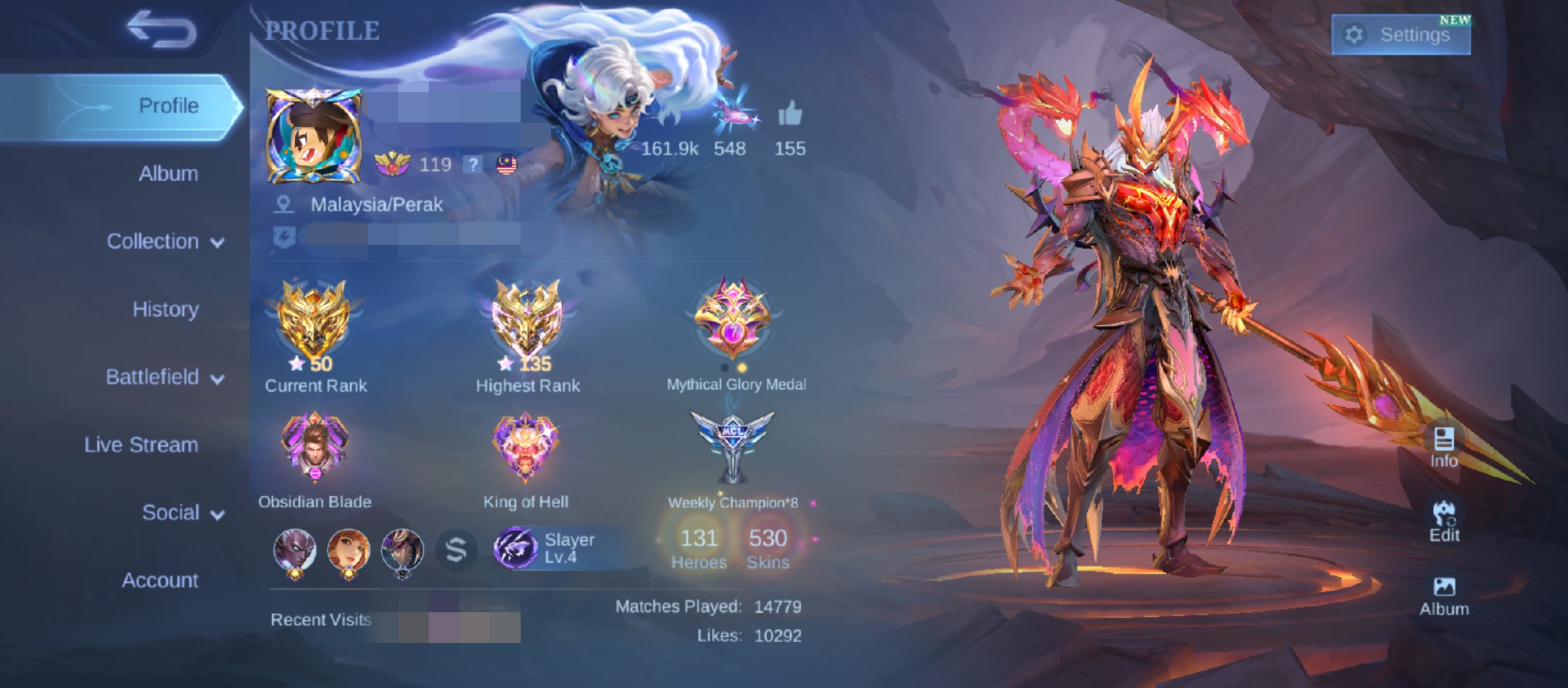Open the Album icon at bottom right
Screen dimensions: 1568x688
pyautogui.click(x=1444, y=587)
